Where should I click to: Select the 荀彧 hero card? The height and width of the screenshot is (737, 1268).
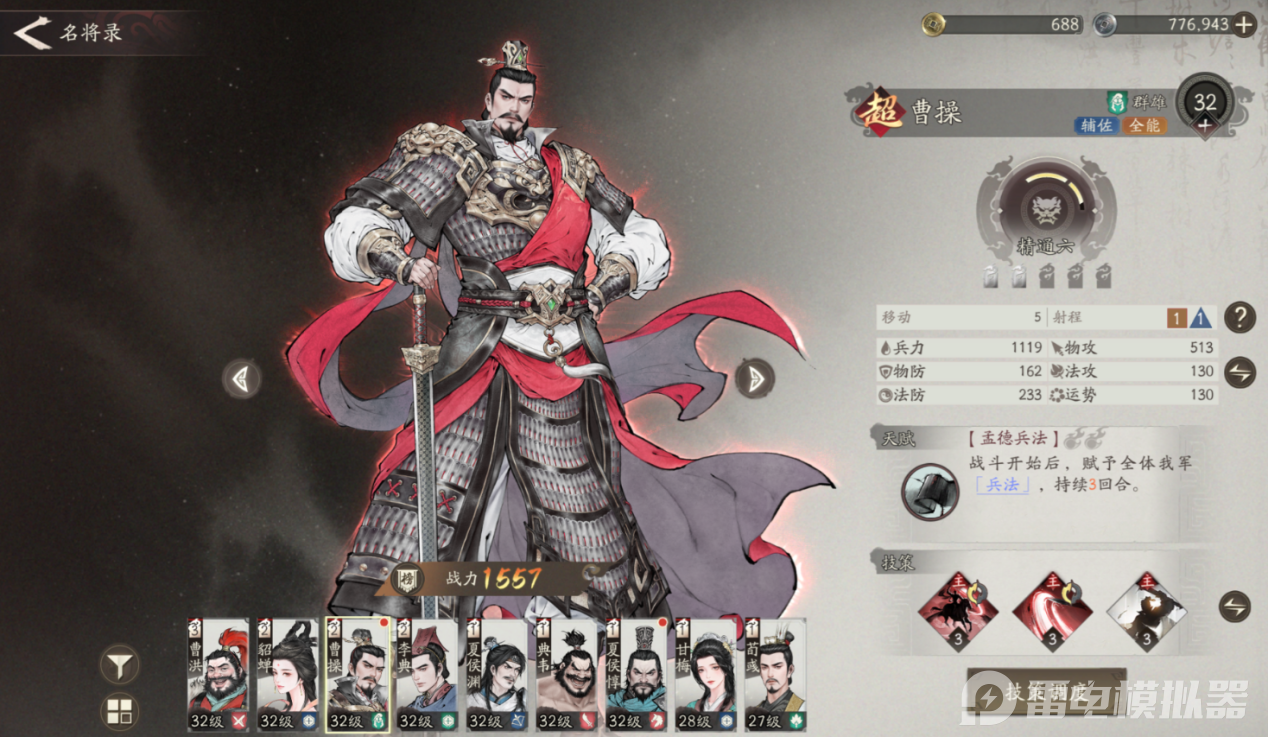point(775,674)
